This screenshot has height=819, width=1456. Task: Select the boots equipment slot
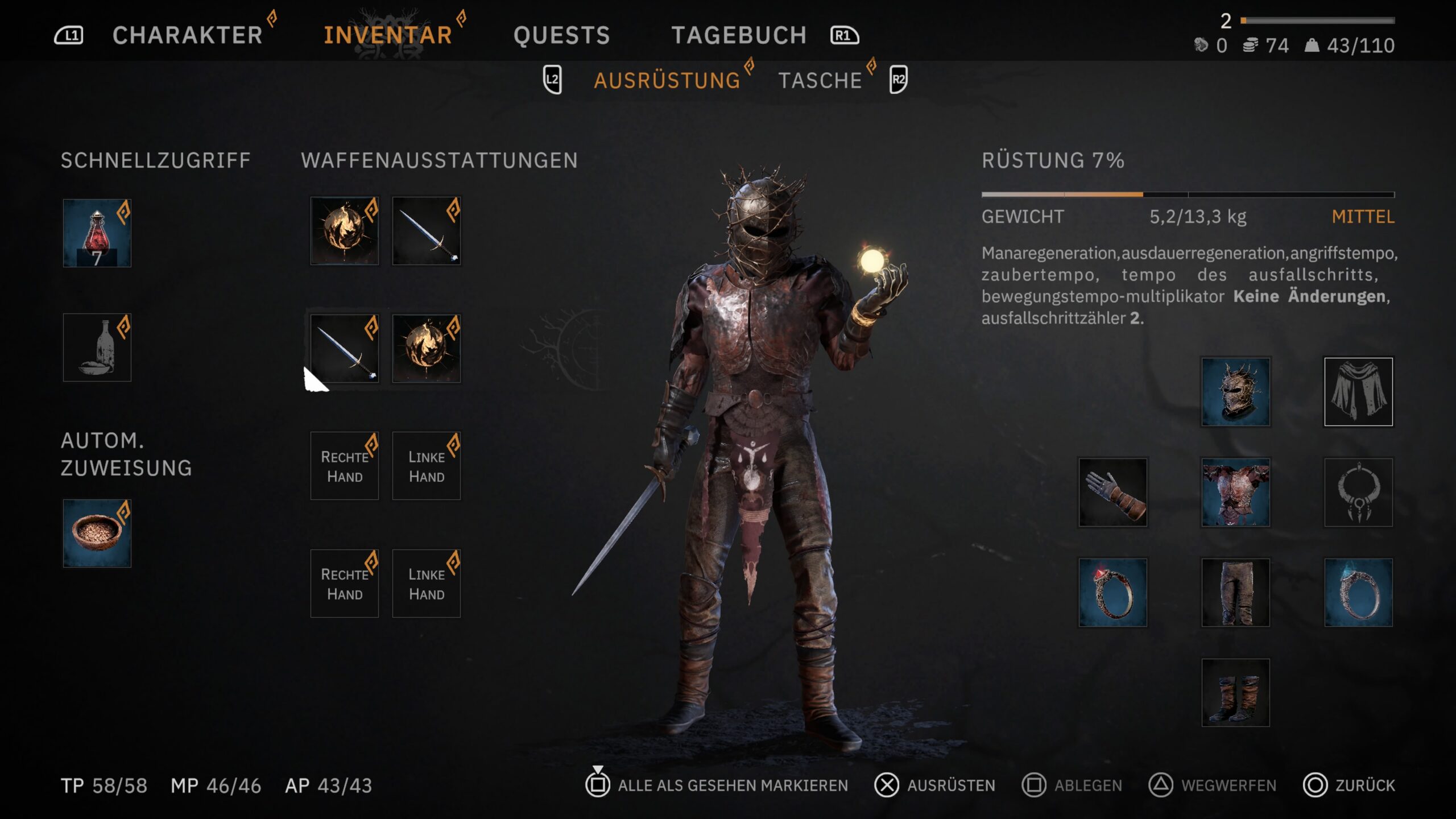tap(1235, 693)
